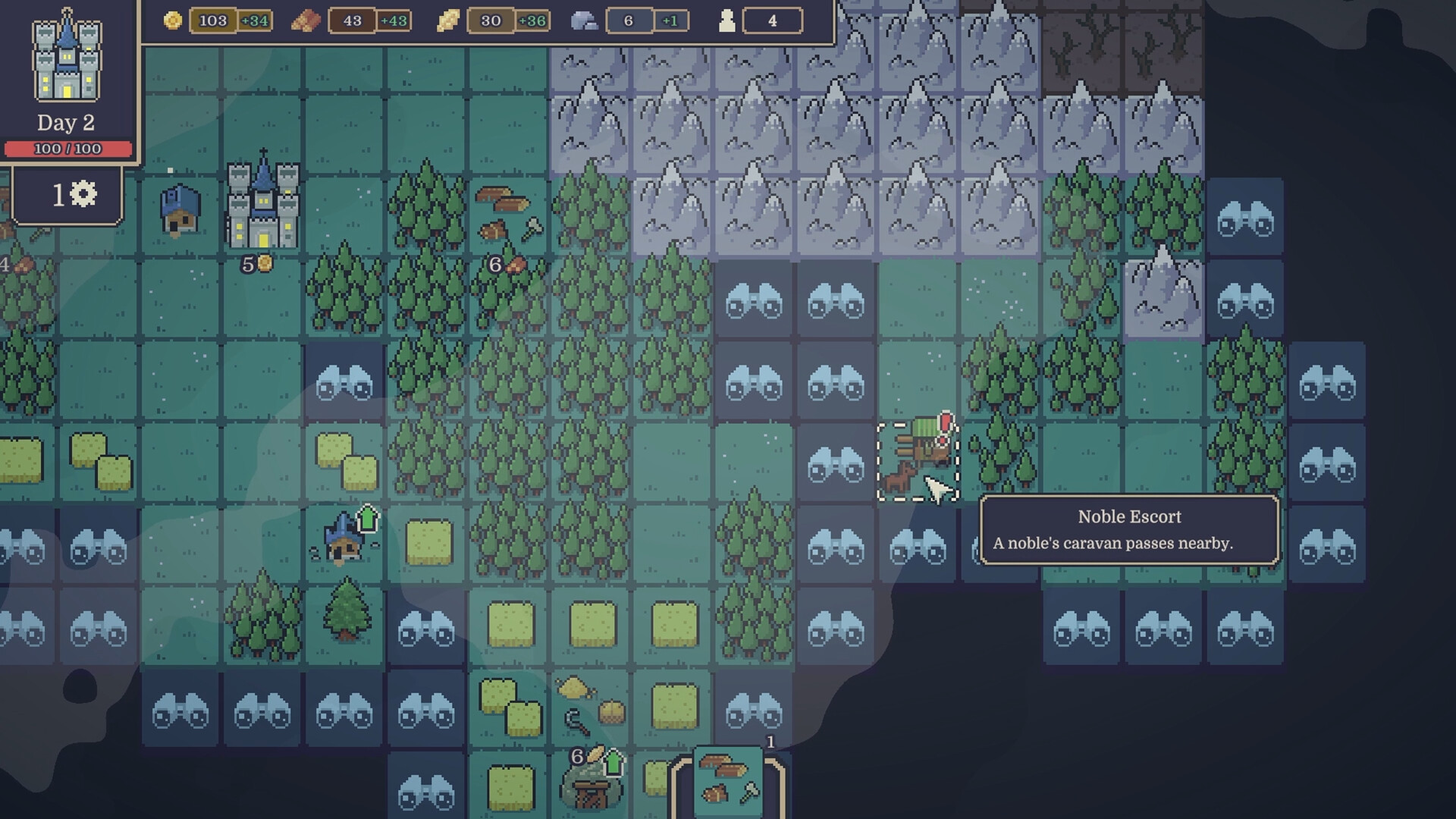Open the settings gear under the day counter
The width and height of the screenshot is (1456, 819).
(x=84, y=195)
